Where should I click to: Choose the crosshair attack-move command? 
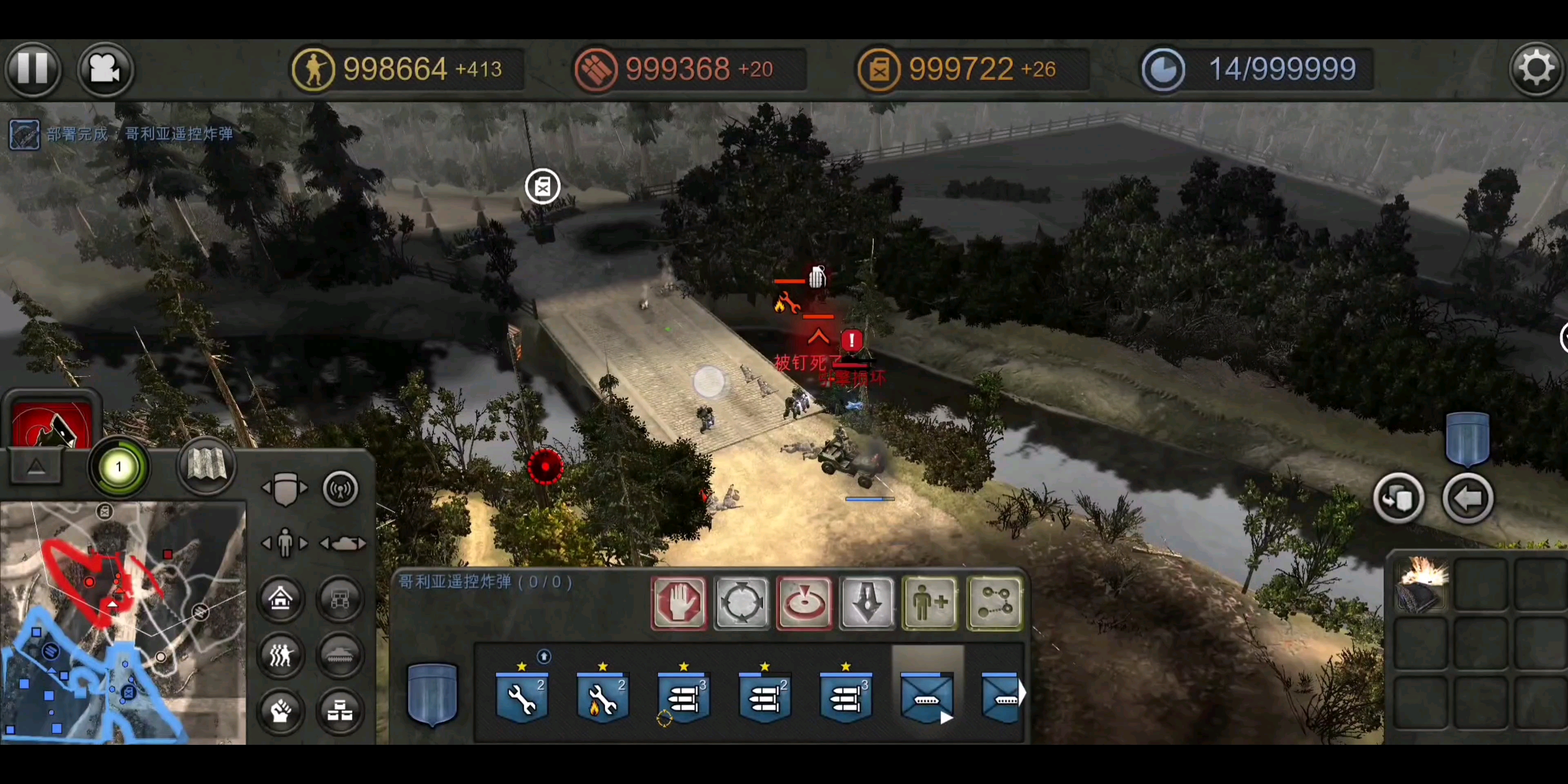pos(742,603)
